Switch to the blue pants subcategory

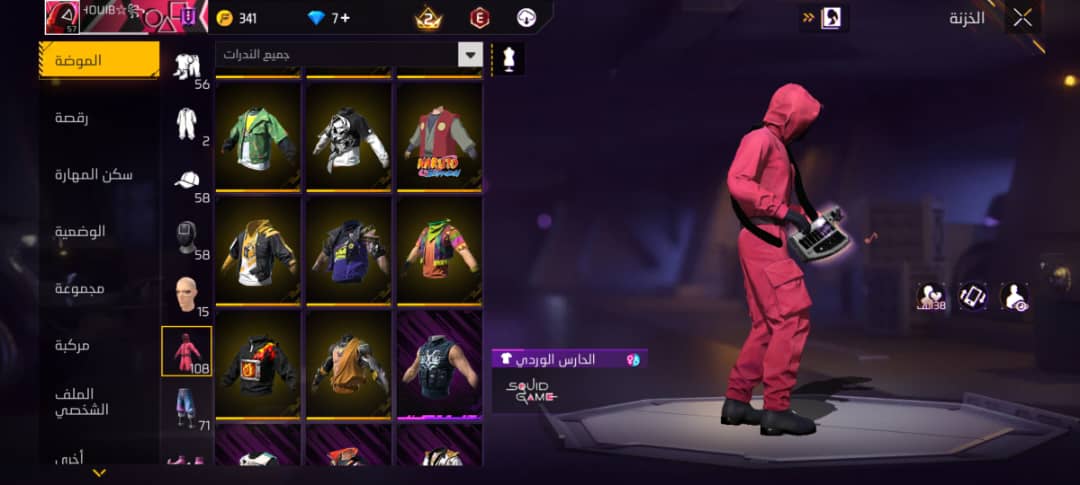click(x=187, y=408)
